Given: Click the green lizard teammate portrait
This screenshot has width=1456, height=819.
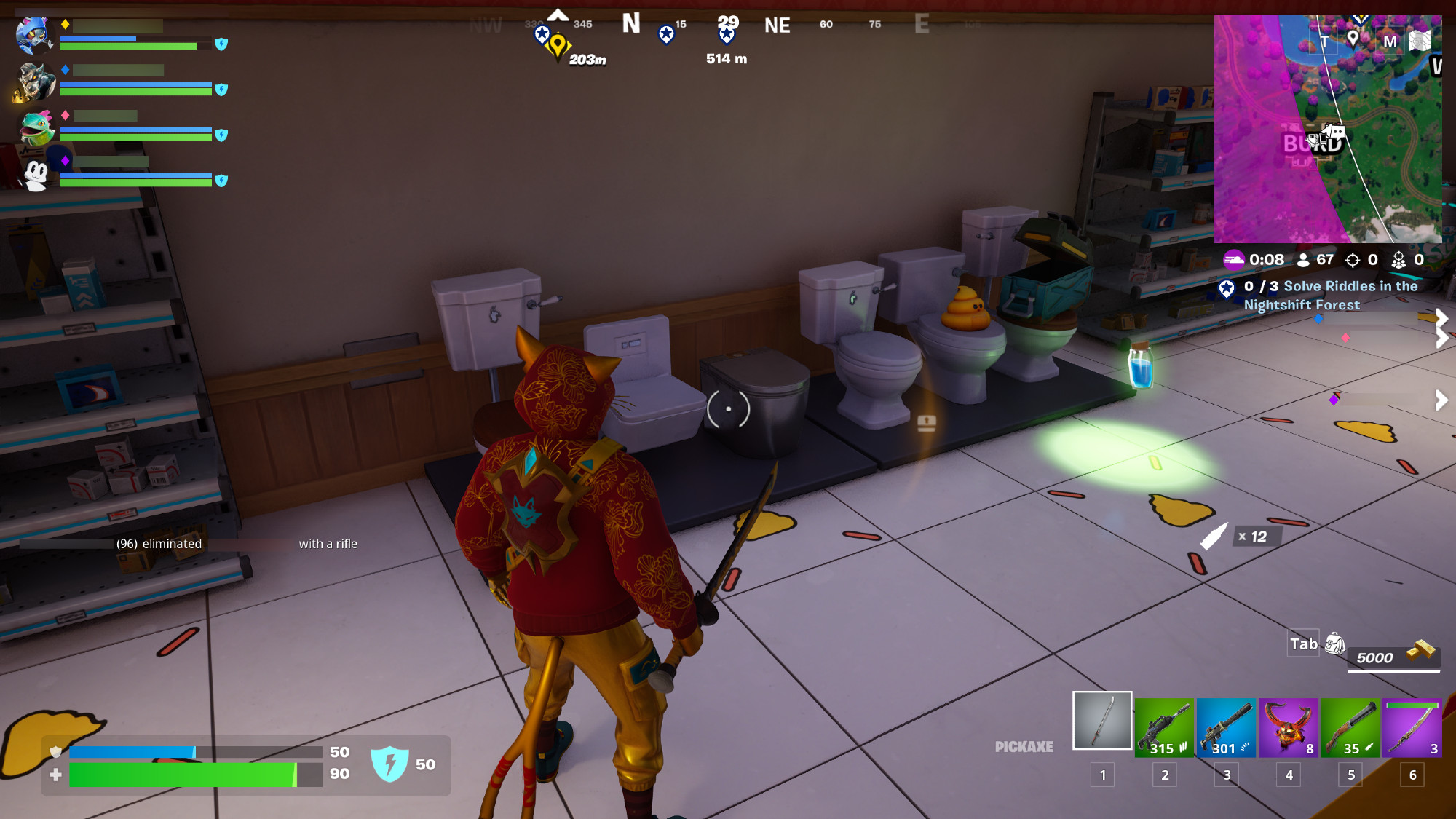Looking at the screenshot, I should 35,127.
